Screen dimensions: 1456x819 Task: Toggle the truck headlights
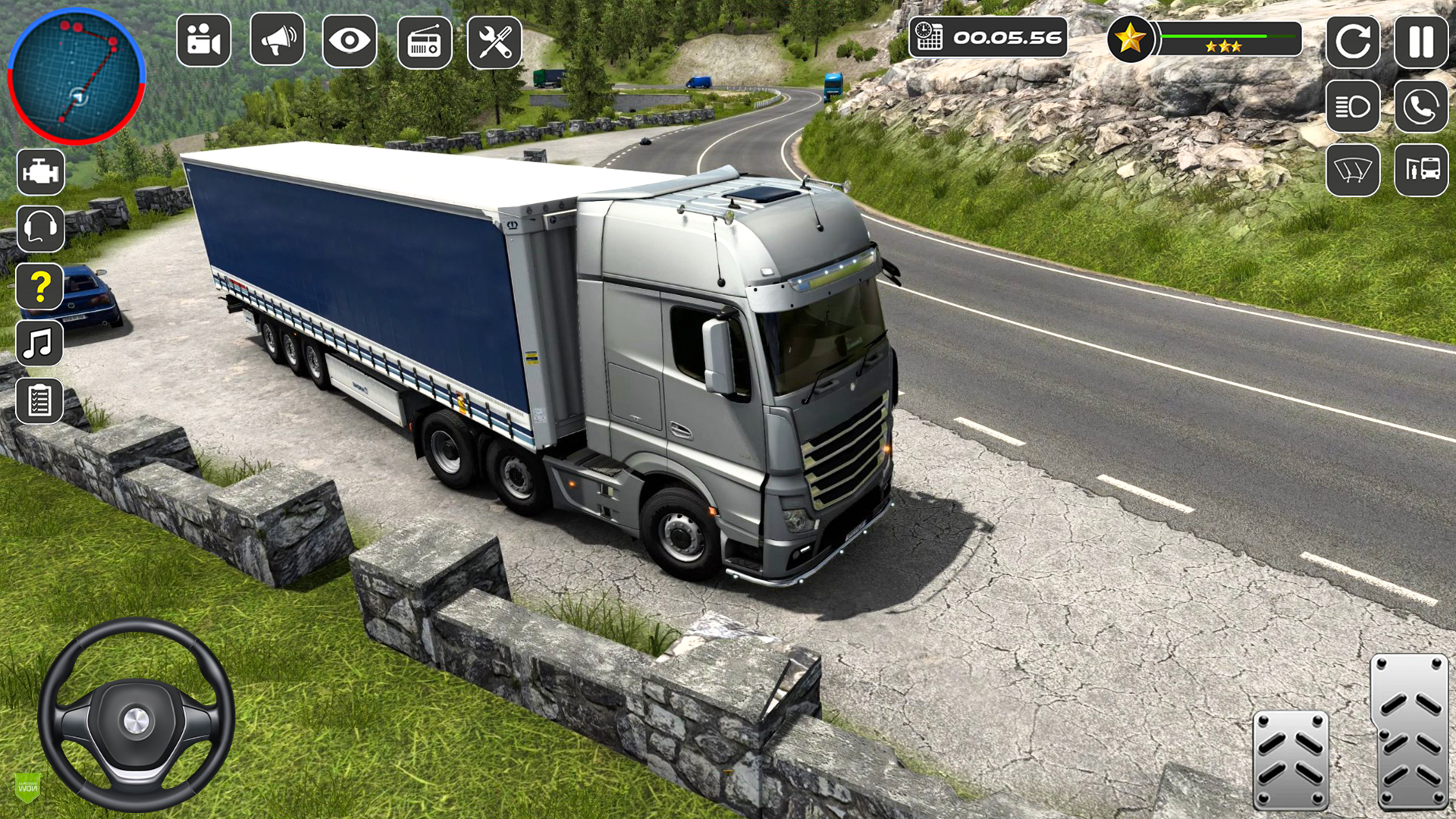click(1352, 106)
